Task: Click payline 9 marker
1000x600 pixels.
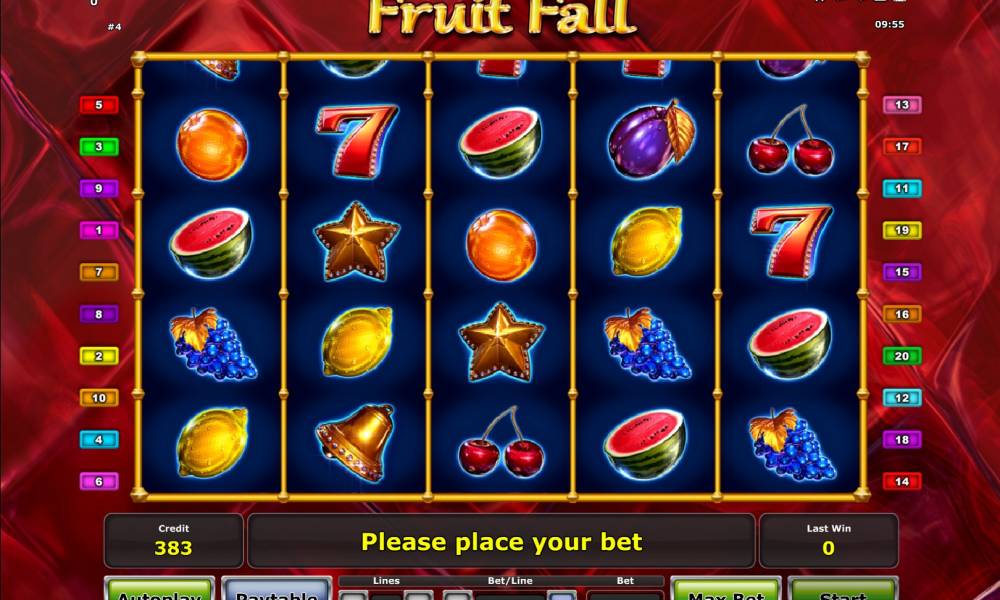Action: 99,188
